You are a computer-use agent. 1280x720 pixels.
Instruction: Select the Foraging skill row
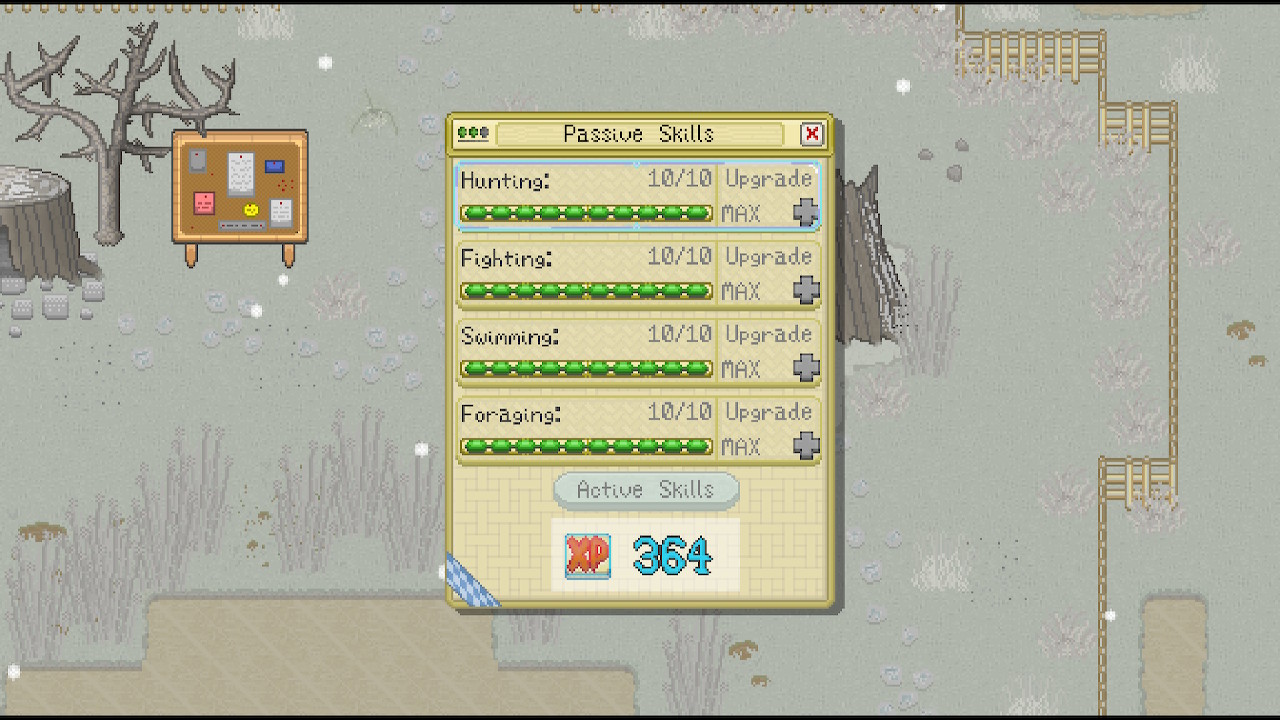tap(586, 430)
